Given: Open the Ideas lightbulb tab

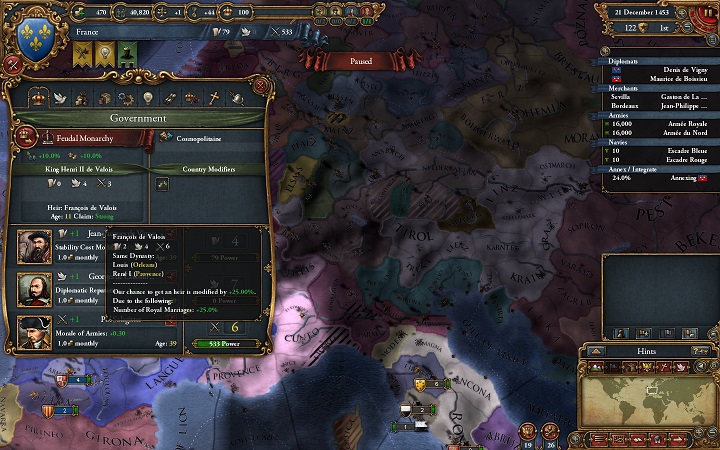Looking at the screenshot, I should coord(148,98).
